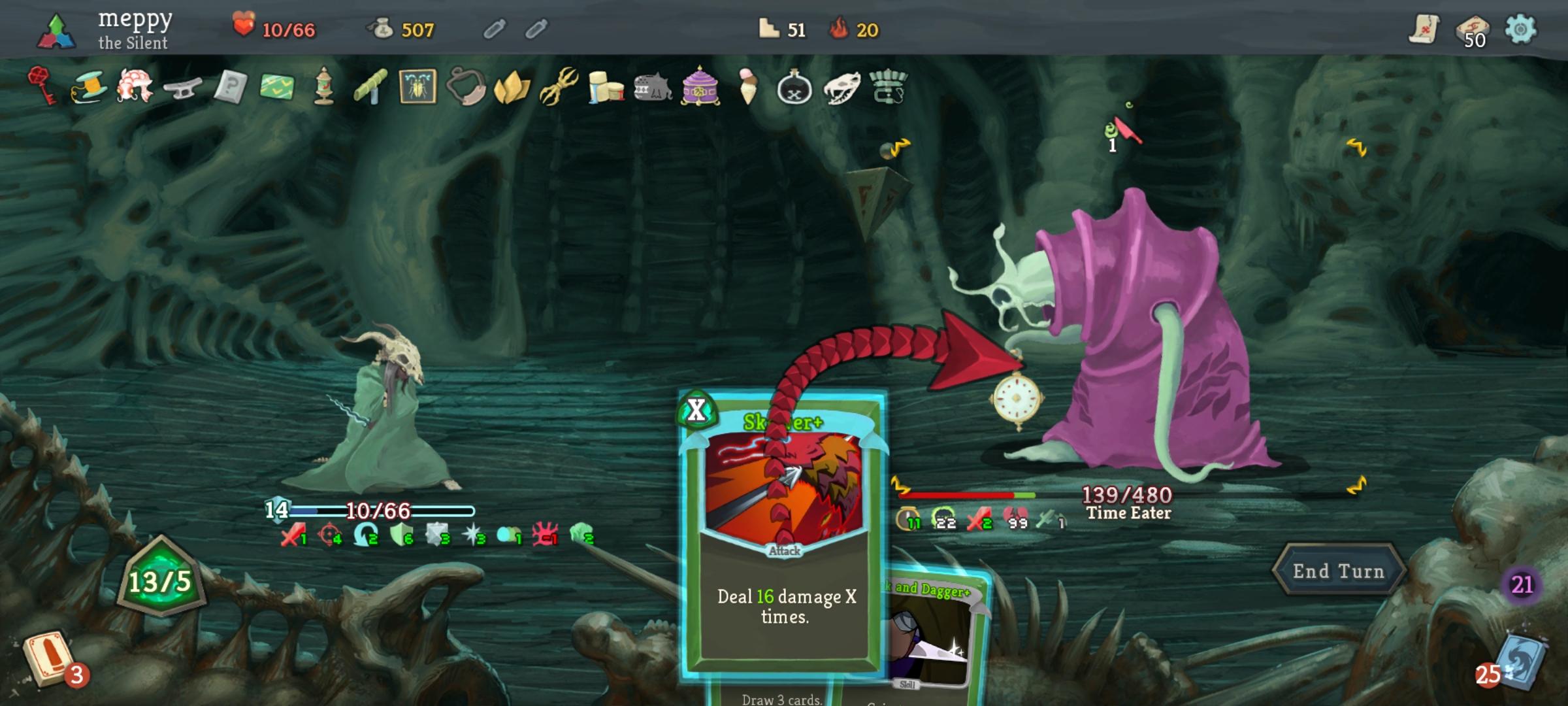Select the red skeleton key relic

pos(41,87)
